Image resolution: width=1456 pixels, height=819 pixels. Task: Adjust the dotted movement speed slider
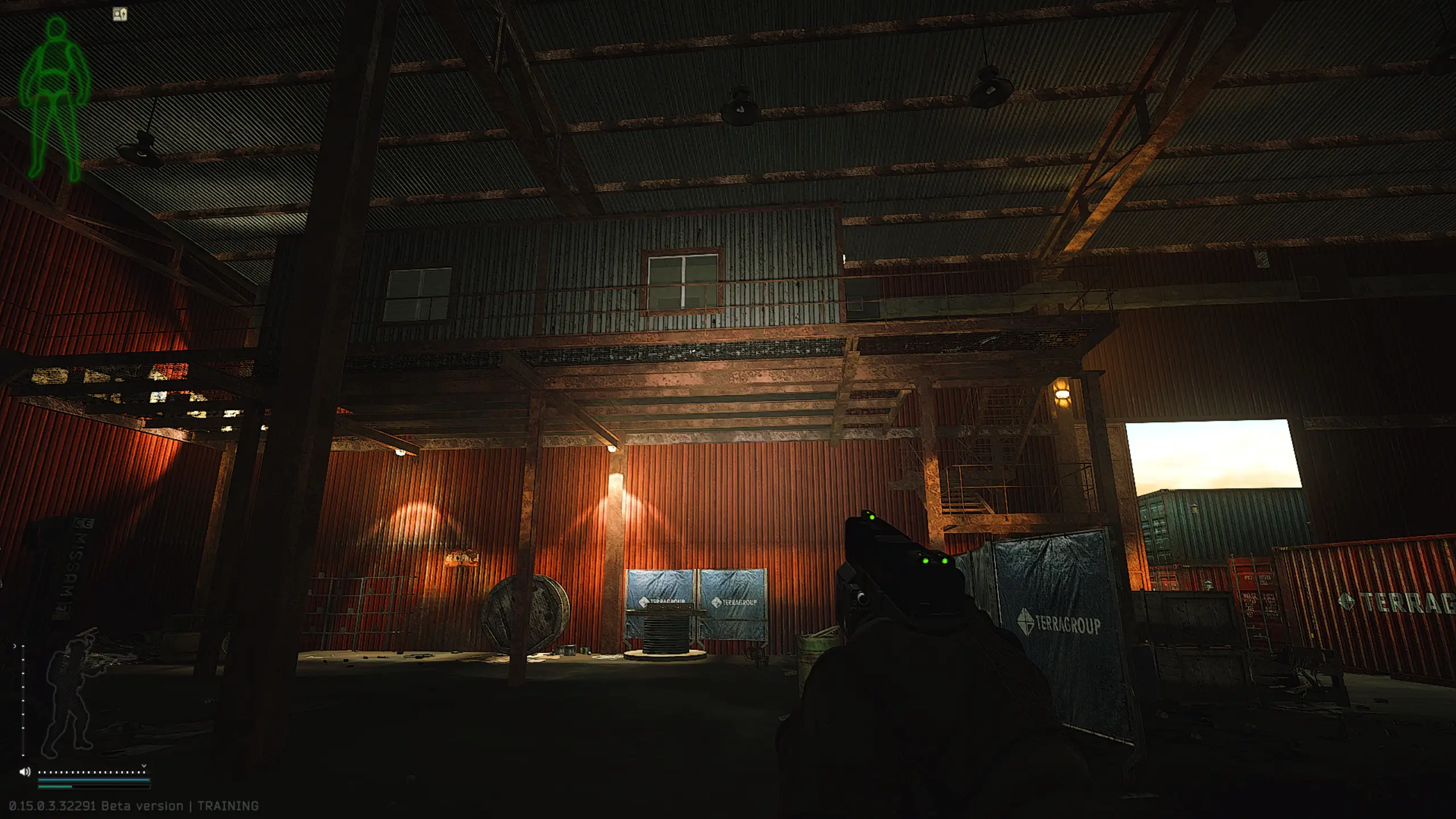coord(92,772)
